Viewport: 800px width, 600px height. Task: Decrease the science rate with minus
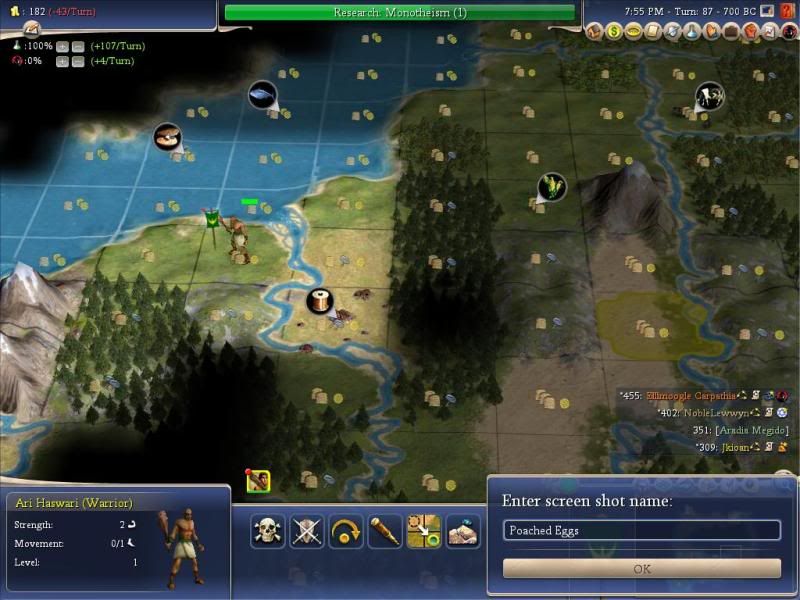click(x=77, y=46)
